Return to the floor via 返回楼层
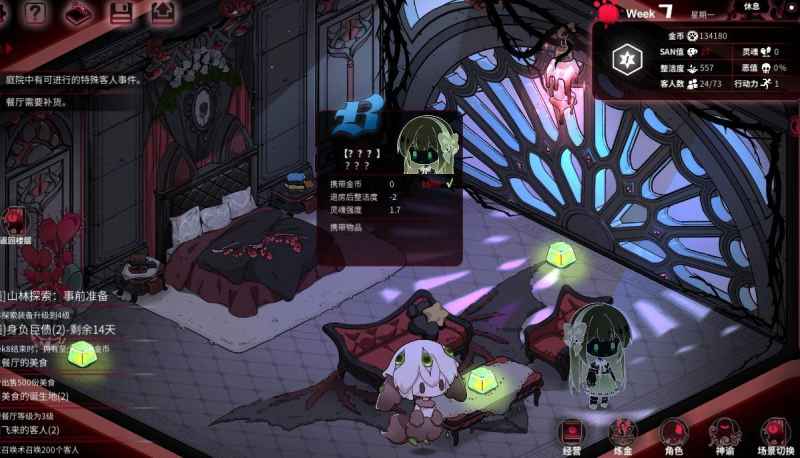Viewport: 800px width, 458px height. click(x=14, y=226)
